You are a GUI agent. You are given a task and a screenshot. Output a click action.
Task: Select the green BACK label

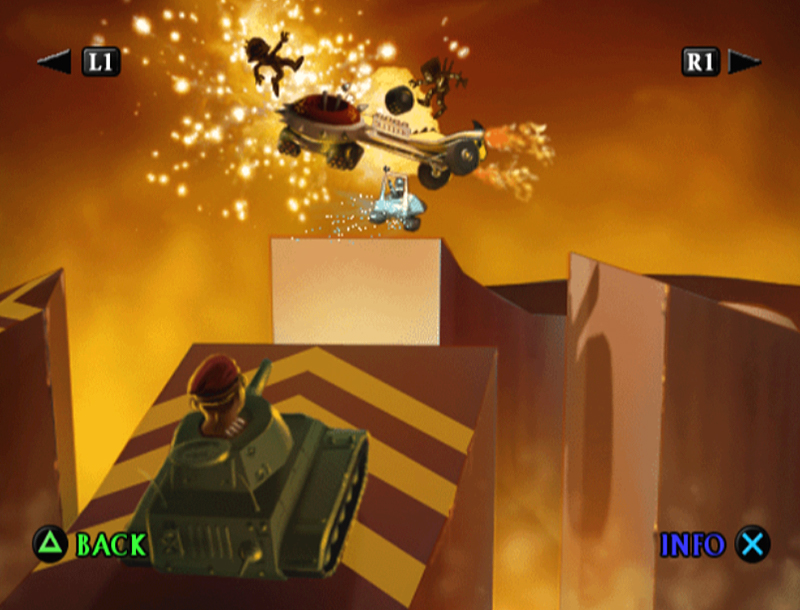[111, 545]
